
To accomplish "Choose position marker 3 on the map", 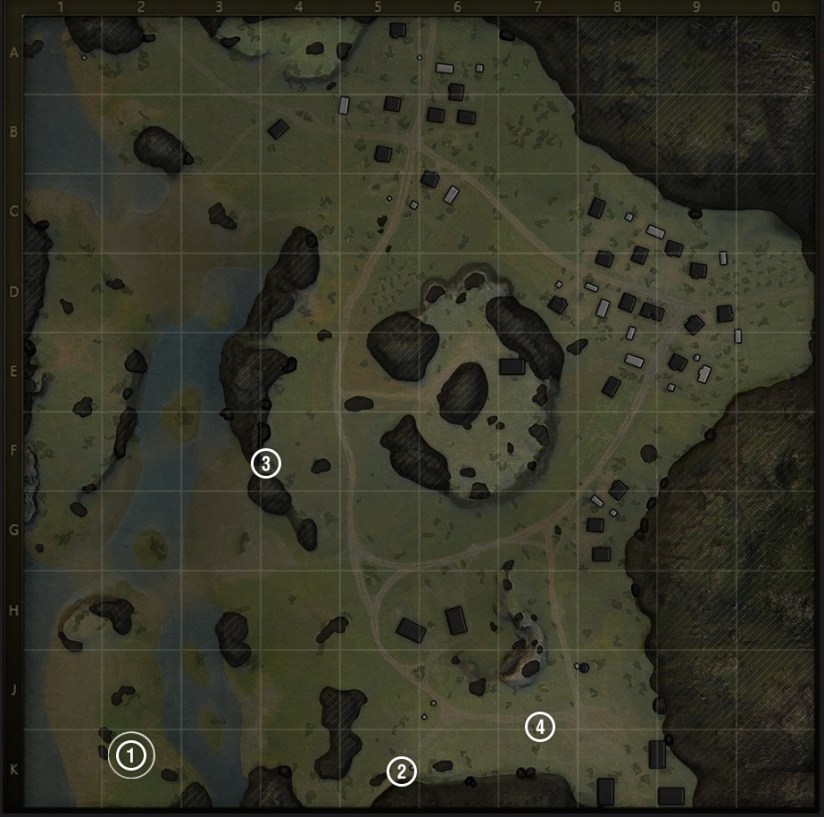I will click(265, 463).
